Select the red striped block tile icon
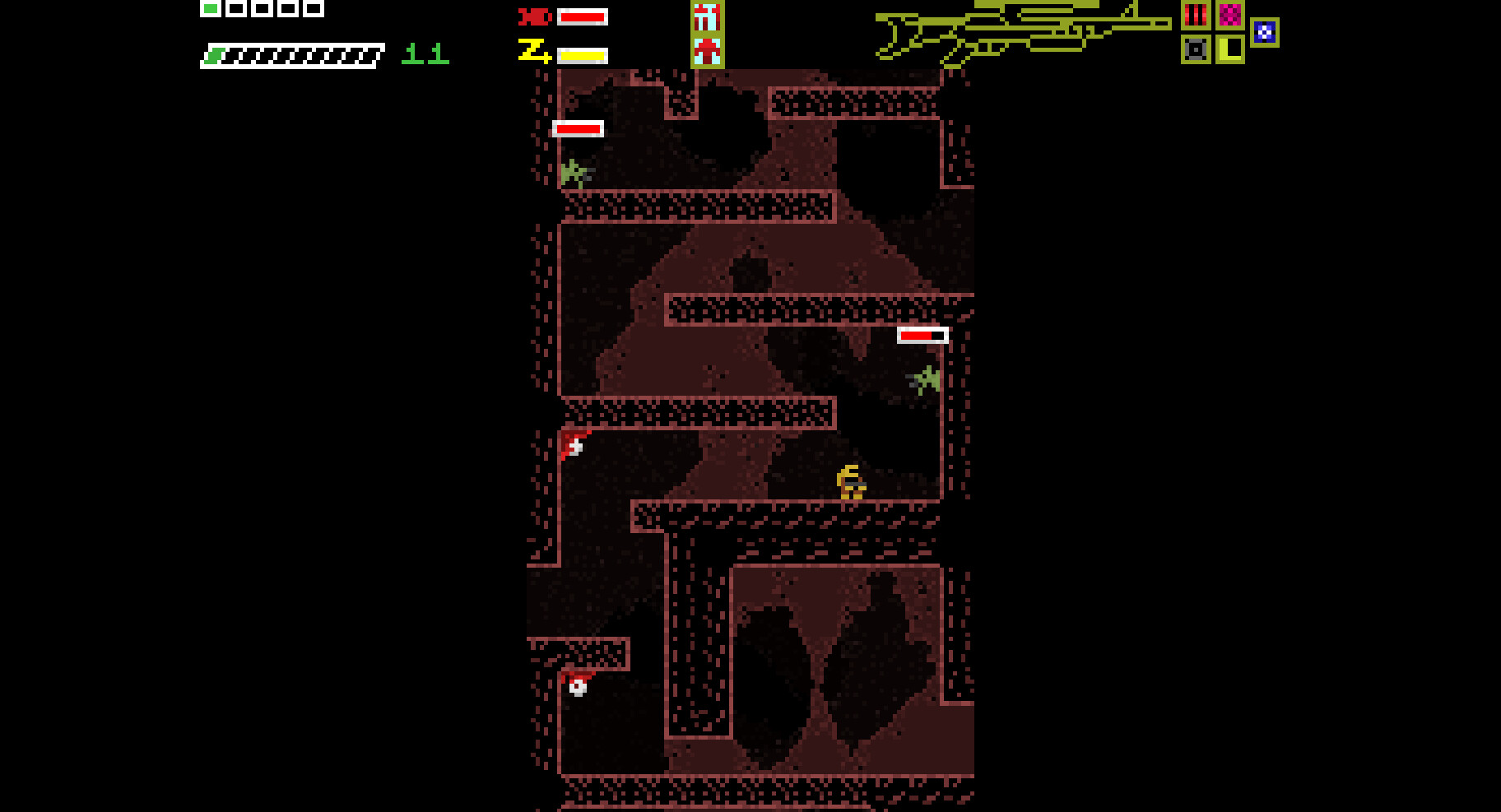The image size is (1501, 812). point(1196,15)
